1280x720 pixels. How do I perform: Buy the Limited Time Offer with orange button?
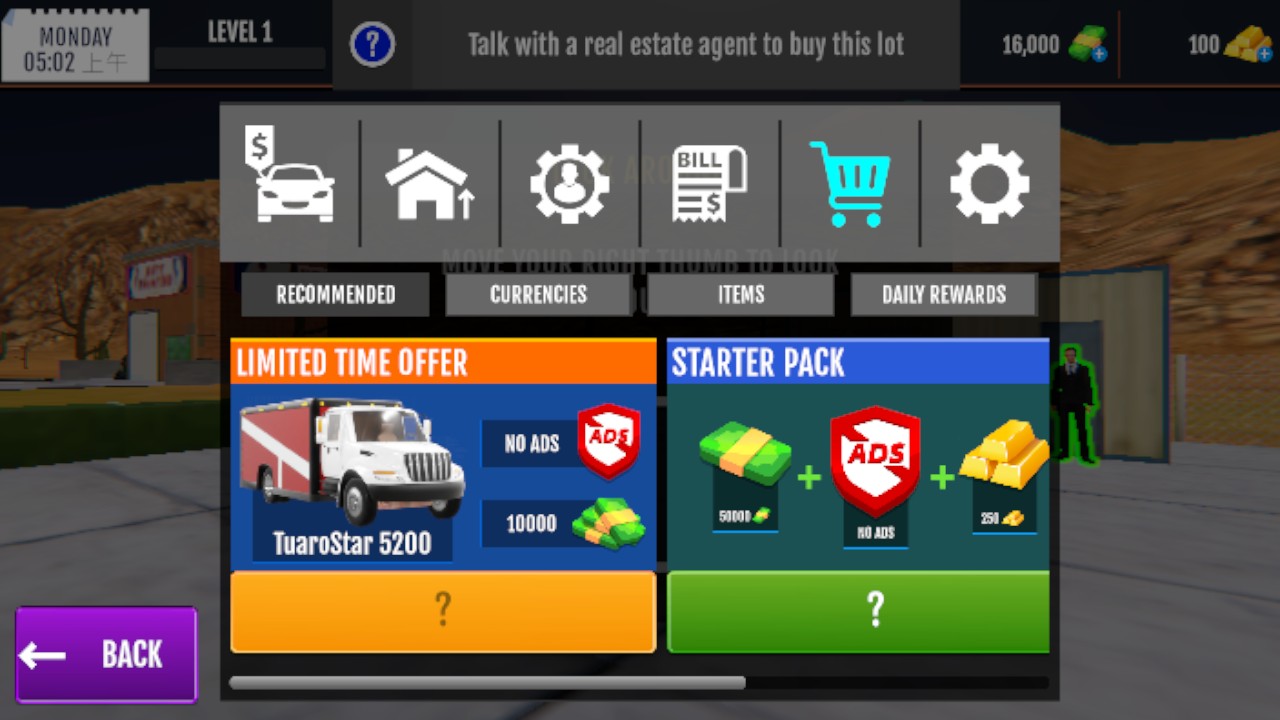(x=443, y=611)
